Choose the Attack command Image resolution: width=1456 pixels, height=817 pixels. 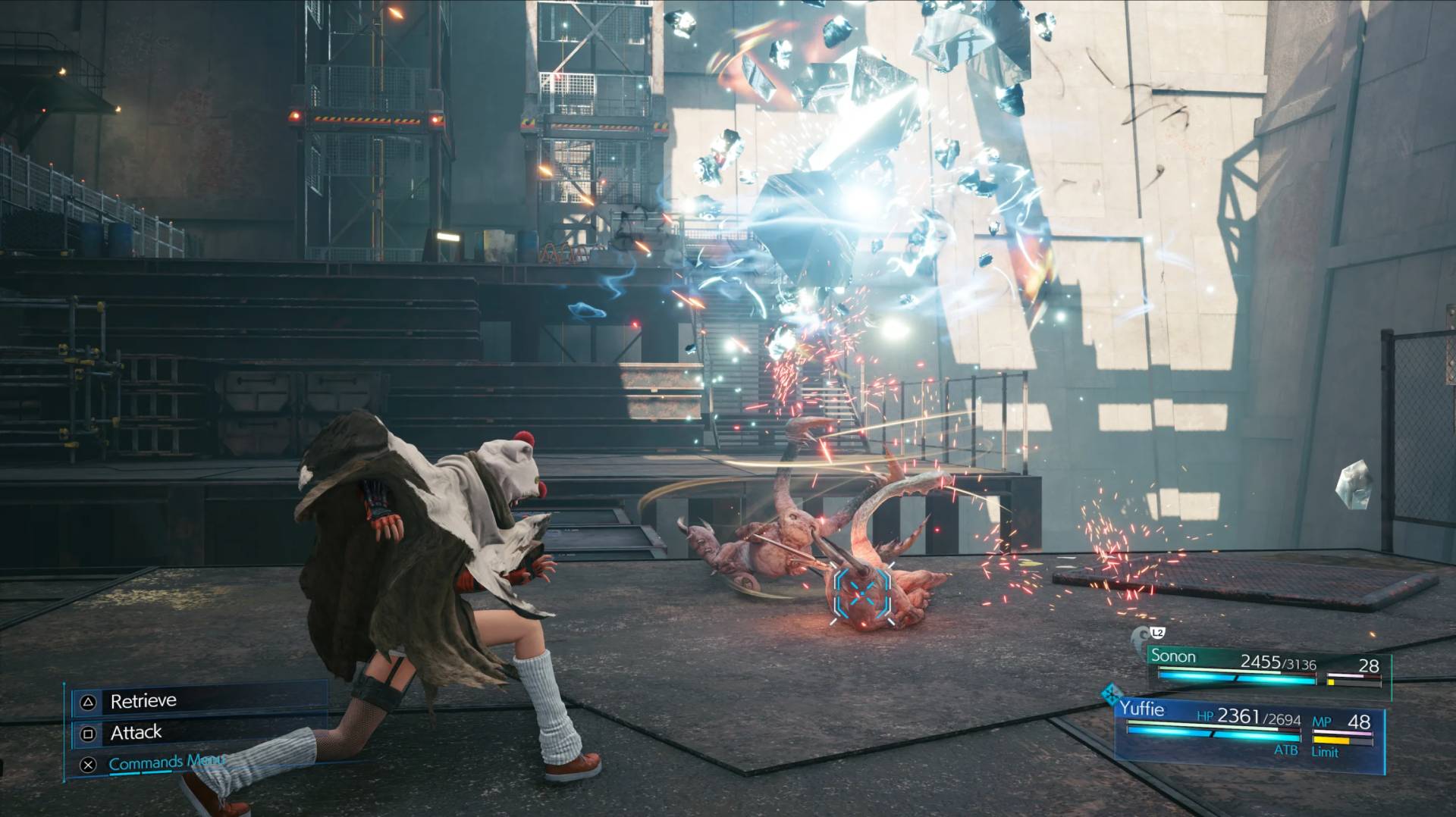point(136,733)
